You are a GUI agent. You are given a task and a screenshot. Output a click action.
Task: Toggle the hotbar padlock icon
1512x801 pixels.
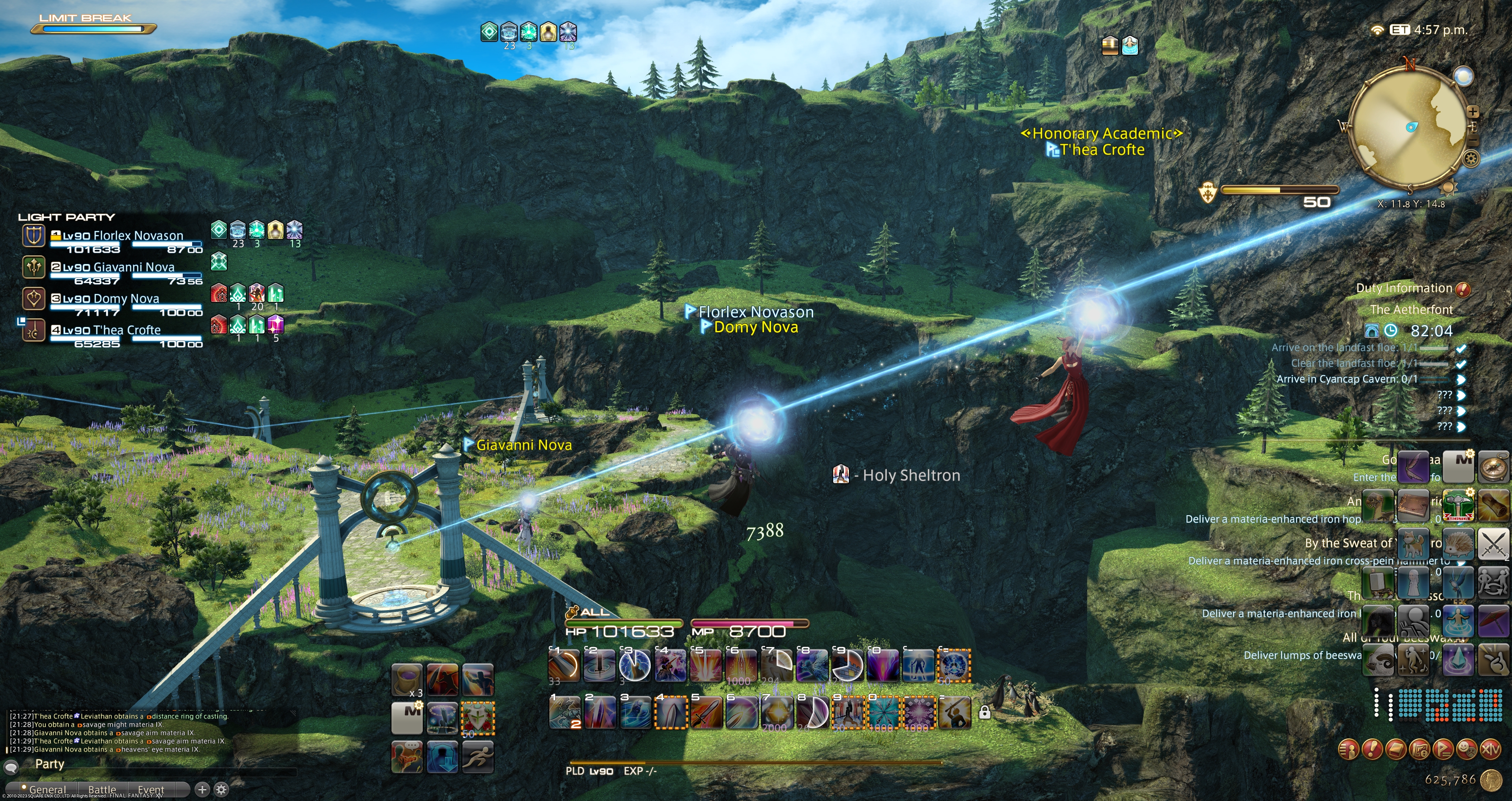point(985,712)
